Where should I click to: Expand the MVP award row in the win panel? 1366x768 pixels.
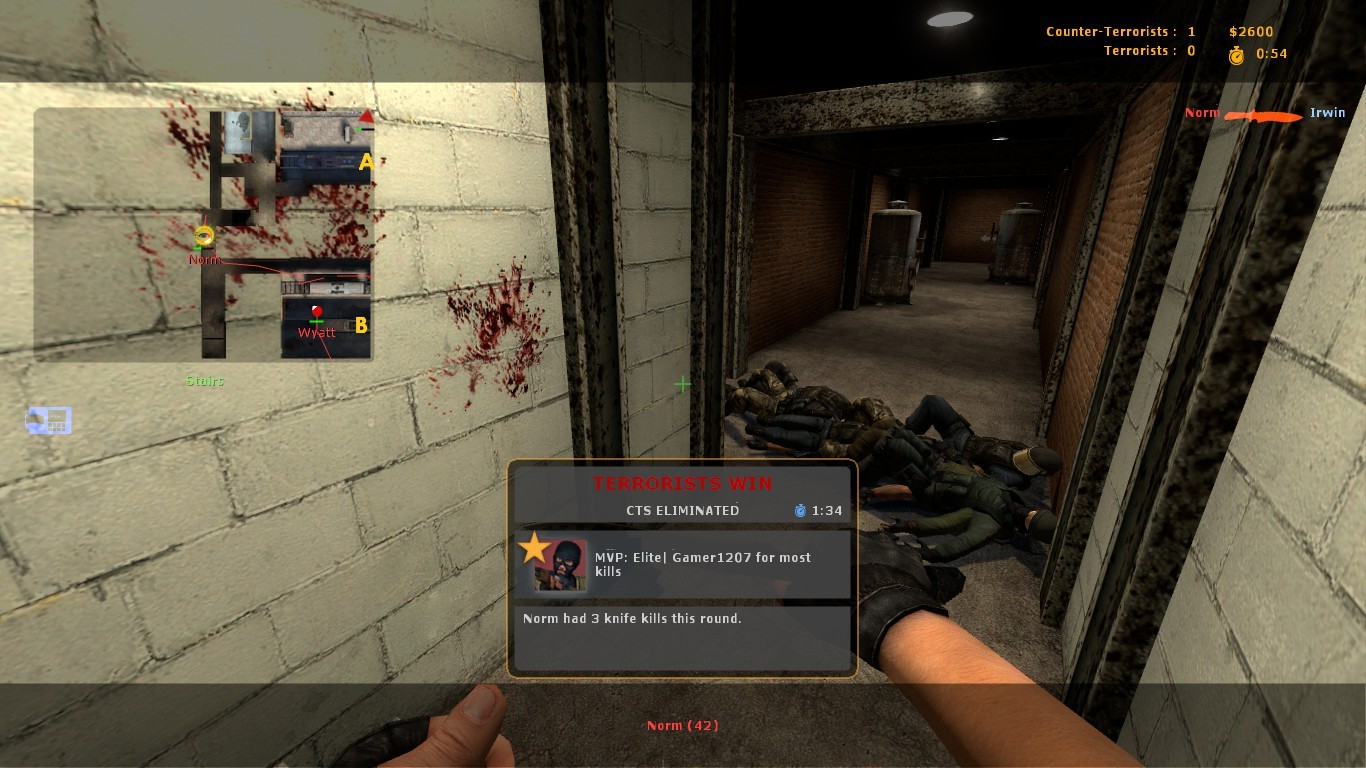click(683, 564)
